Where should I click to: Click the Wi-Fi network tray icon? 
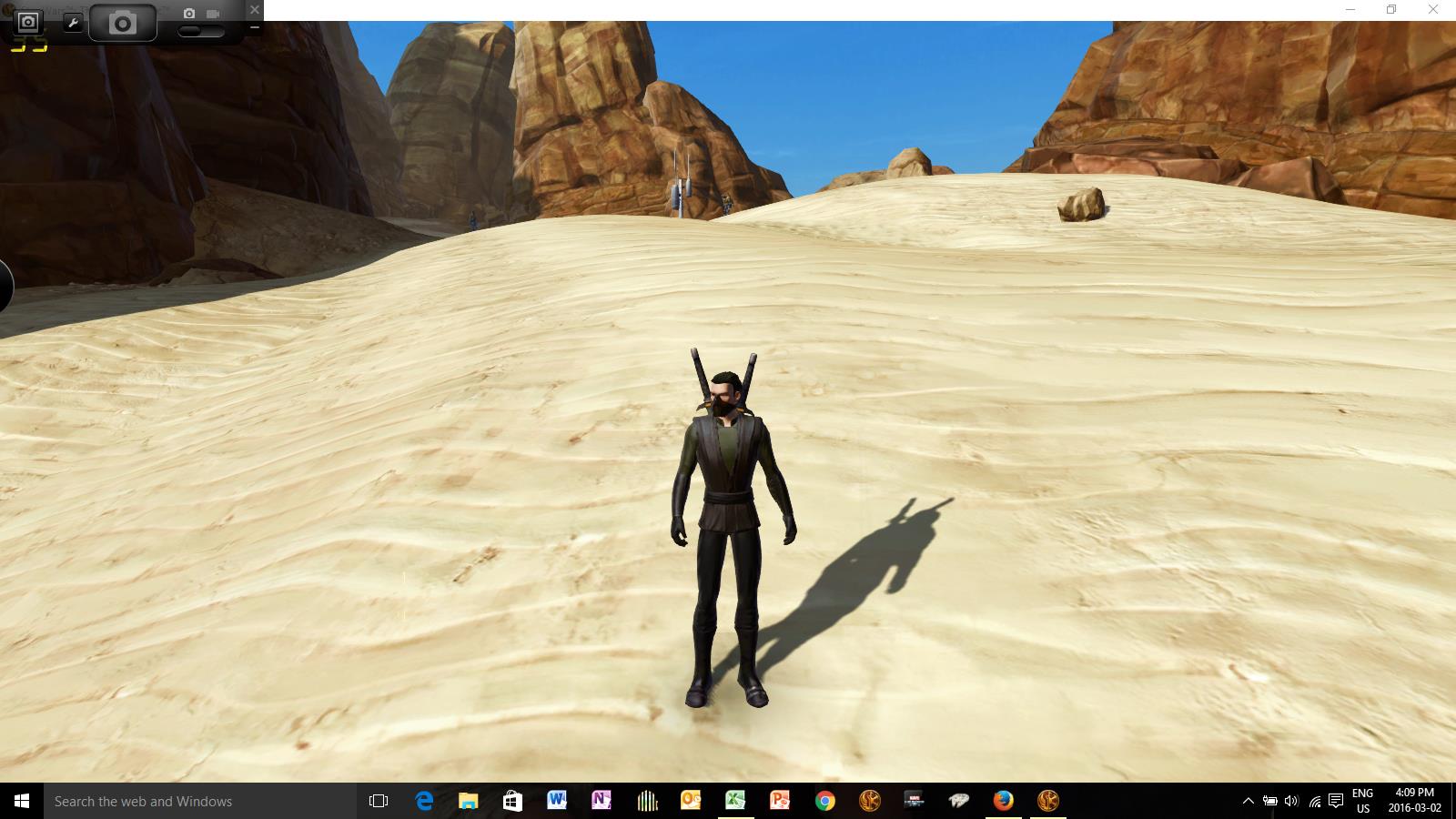click(x=1316, y=802)
